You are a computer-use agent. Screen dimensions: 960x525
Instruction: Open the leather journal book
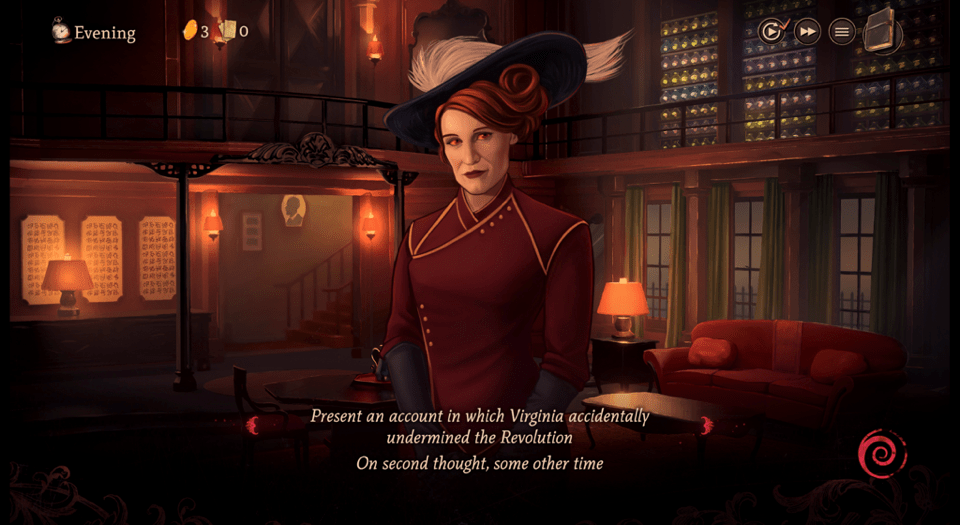[x=881, y=30]
